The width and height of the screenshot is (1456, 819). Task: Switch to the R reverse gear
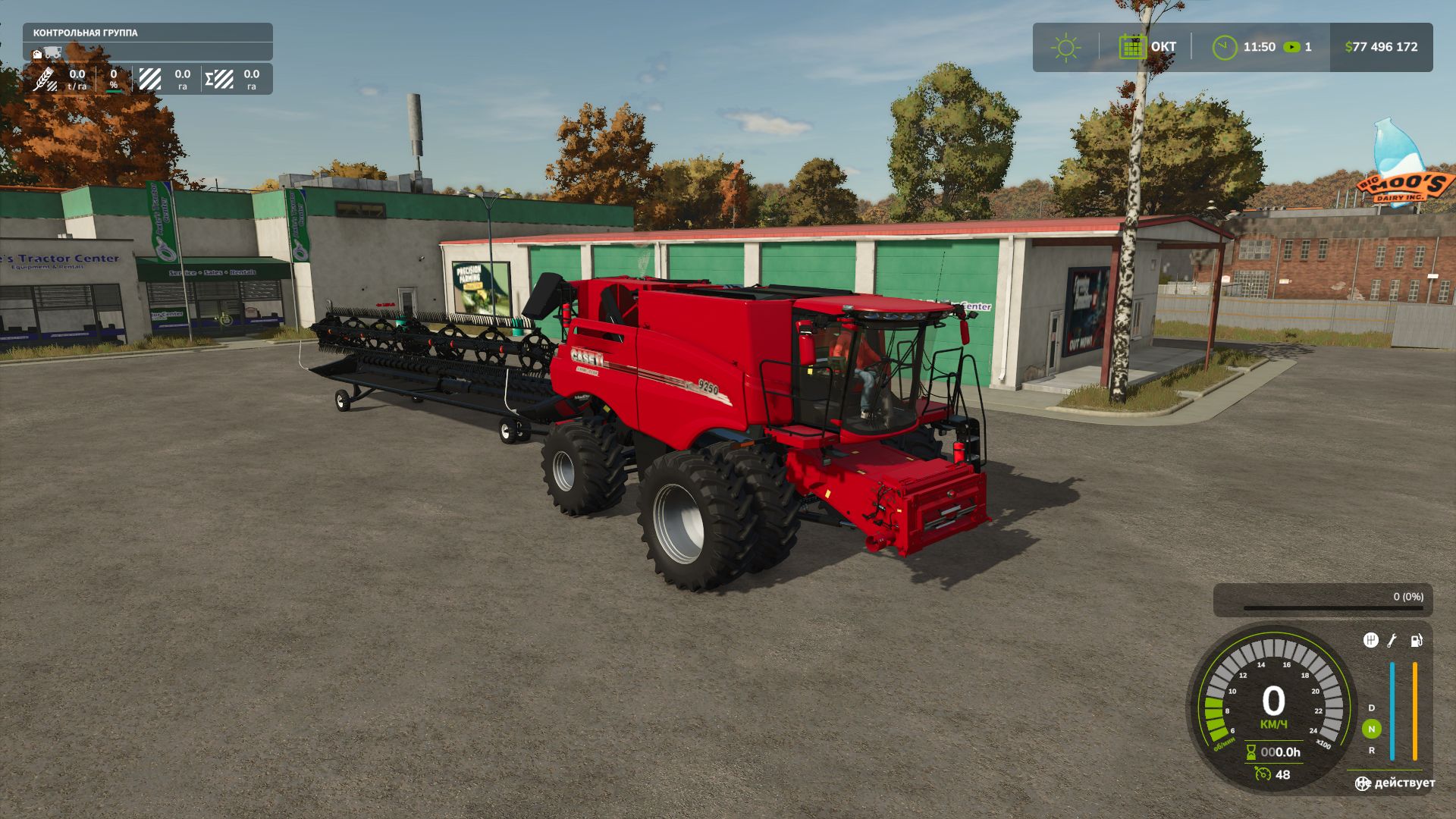[x=1371, y=751]
